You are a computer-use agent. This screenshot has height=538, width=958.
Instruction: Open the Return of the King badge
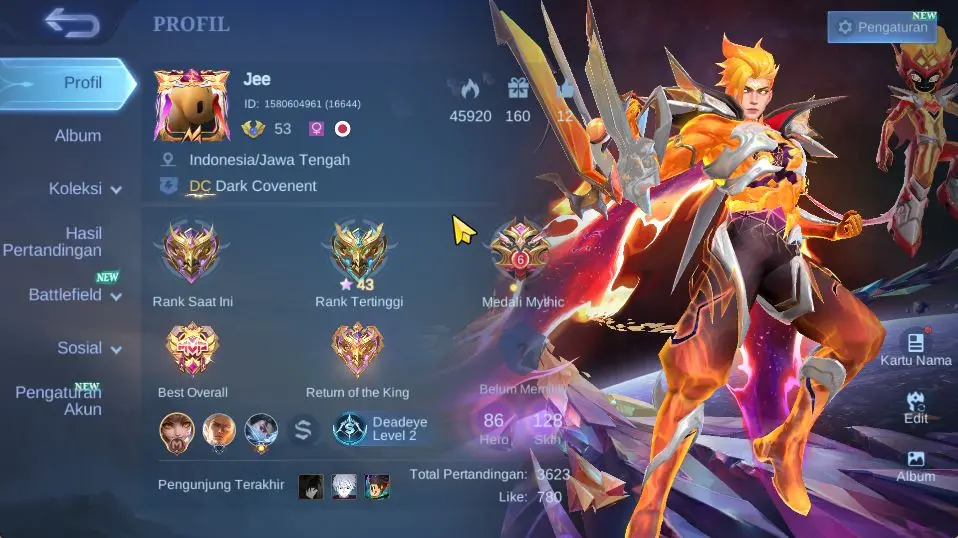(x=357, y=350)
